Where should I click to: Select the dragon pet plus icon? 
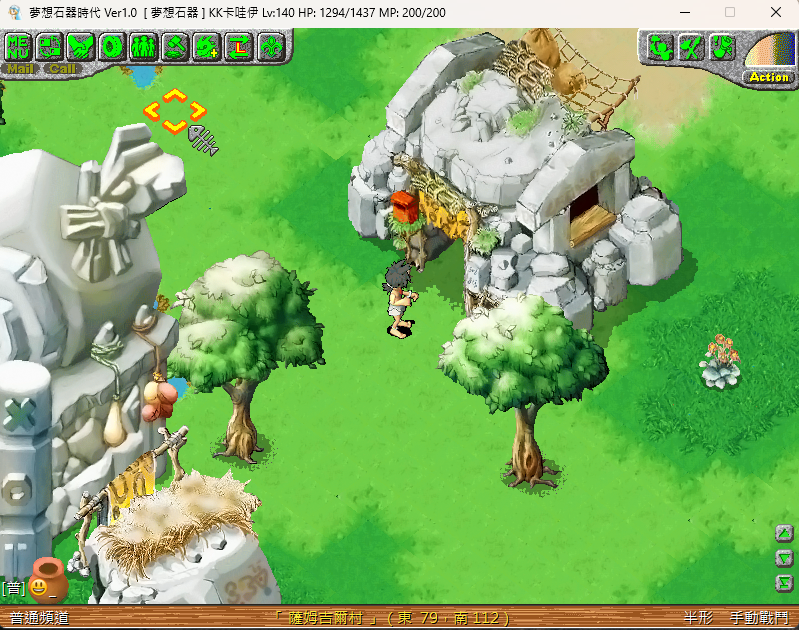[x=207, y=46]
